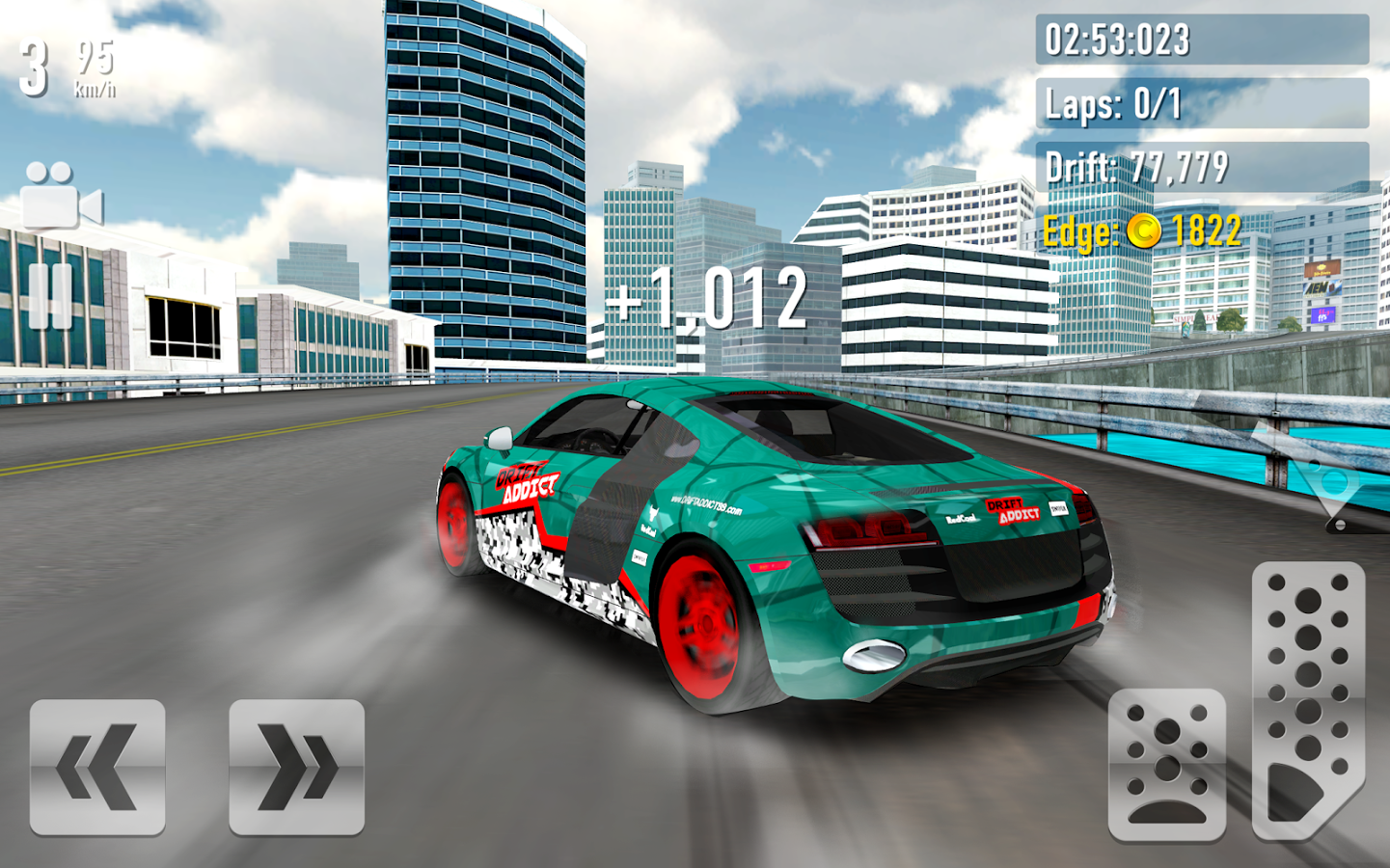
Task: Hit the tall accelerator pedal
Action: (x=1307, y=699)
